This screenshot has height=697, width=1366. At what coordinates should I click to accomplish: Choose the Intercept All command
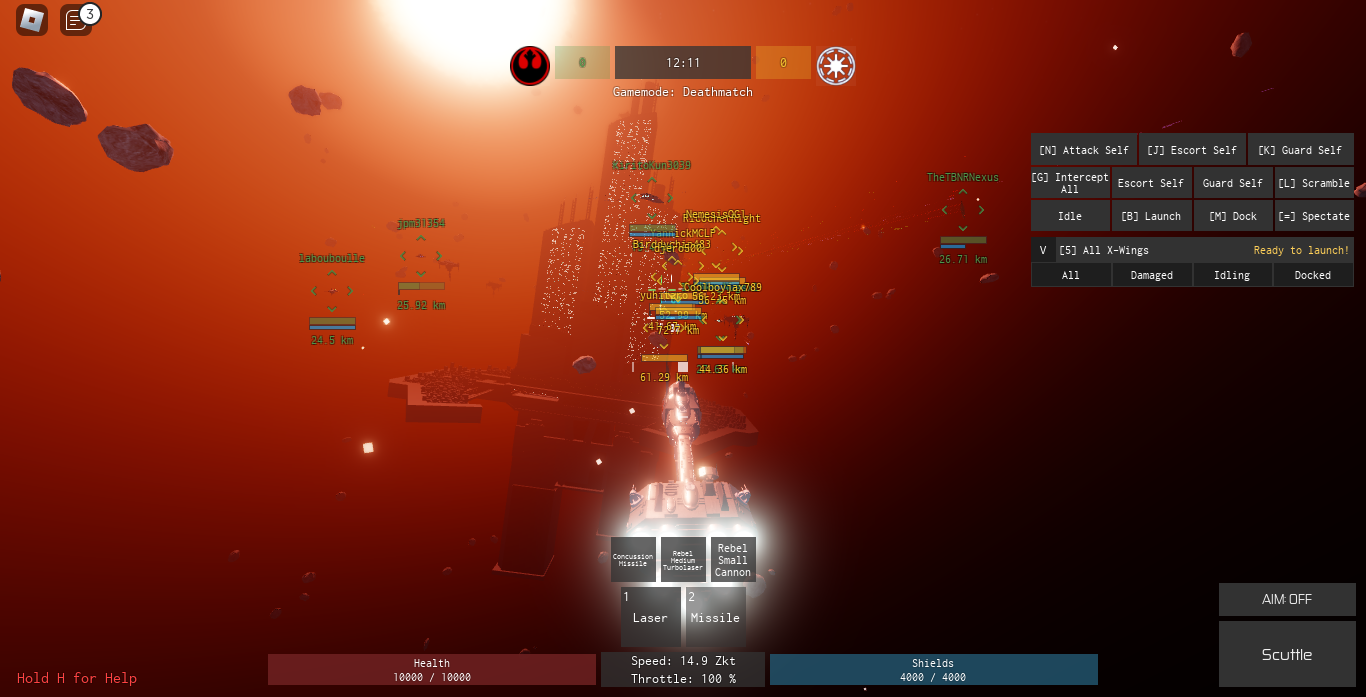point(1070,183)
